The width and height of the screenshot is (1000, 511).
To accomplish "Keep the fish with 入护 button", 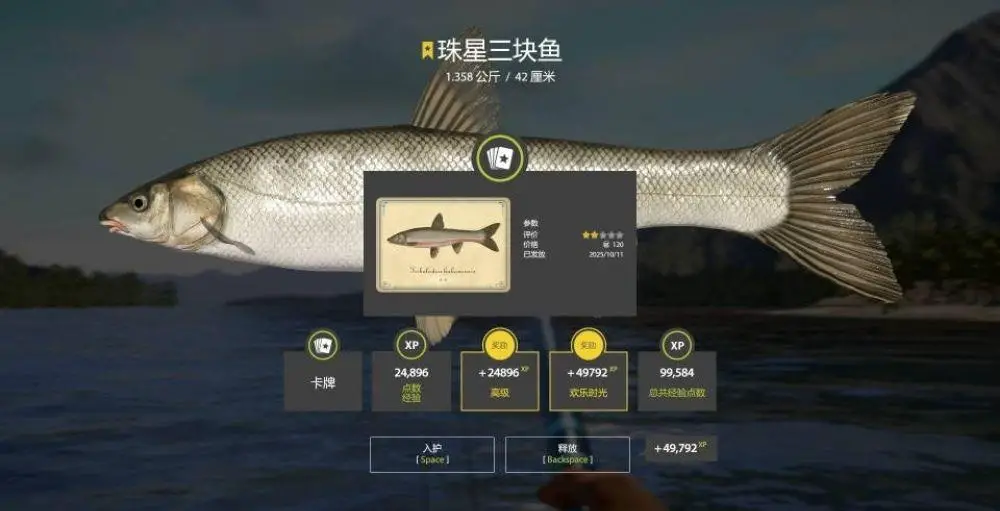I will coord(432,454).
